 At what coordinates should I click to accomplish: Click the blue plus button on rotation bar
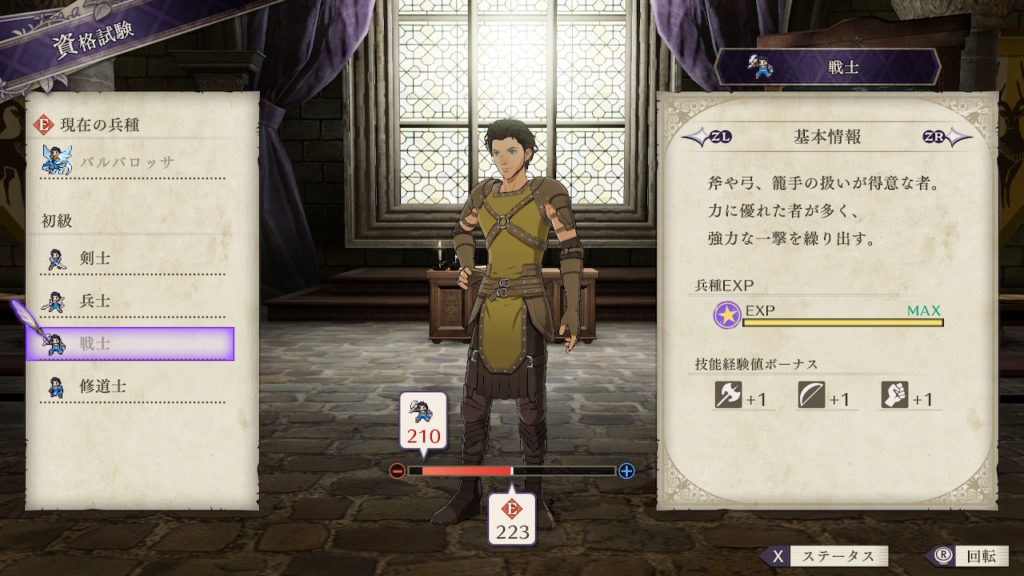click(627, 470)
